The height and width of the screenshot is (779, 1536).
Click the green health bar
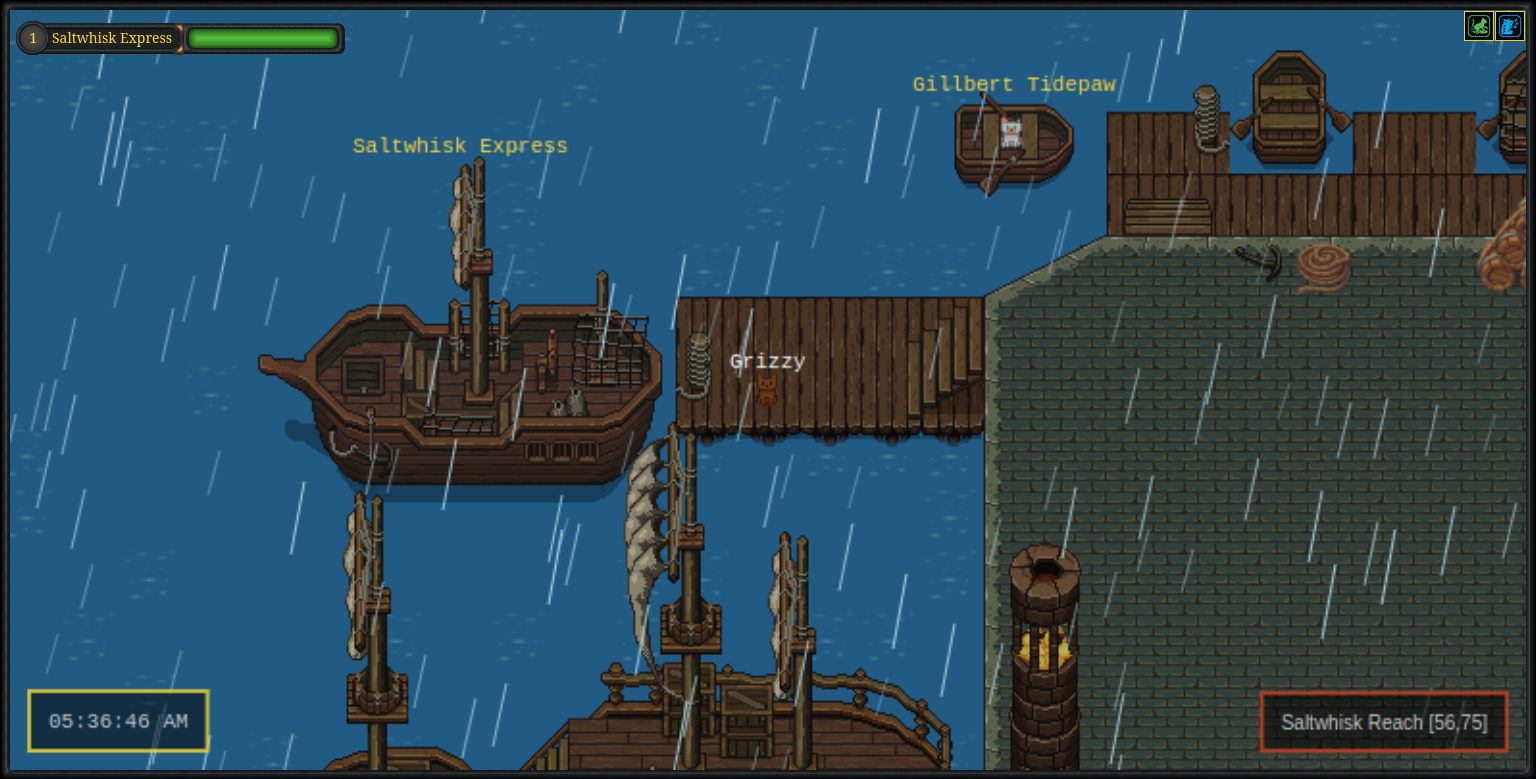point(263,37)
